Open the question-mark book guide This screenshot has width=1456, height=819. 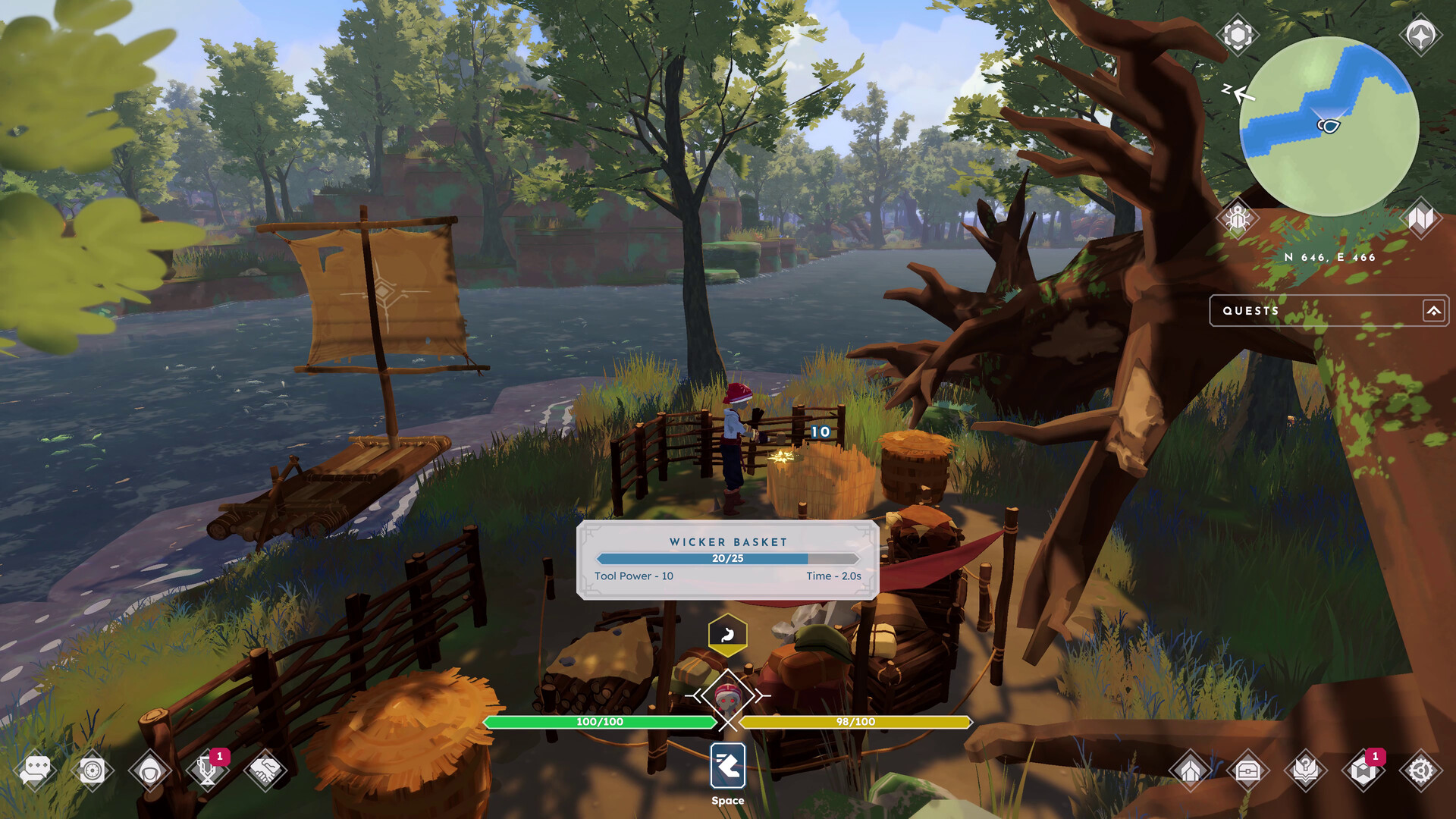point(1305,771)
